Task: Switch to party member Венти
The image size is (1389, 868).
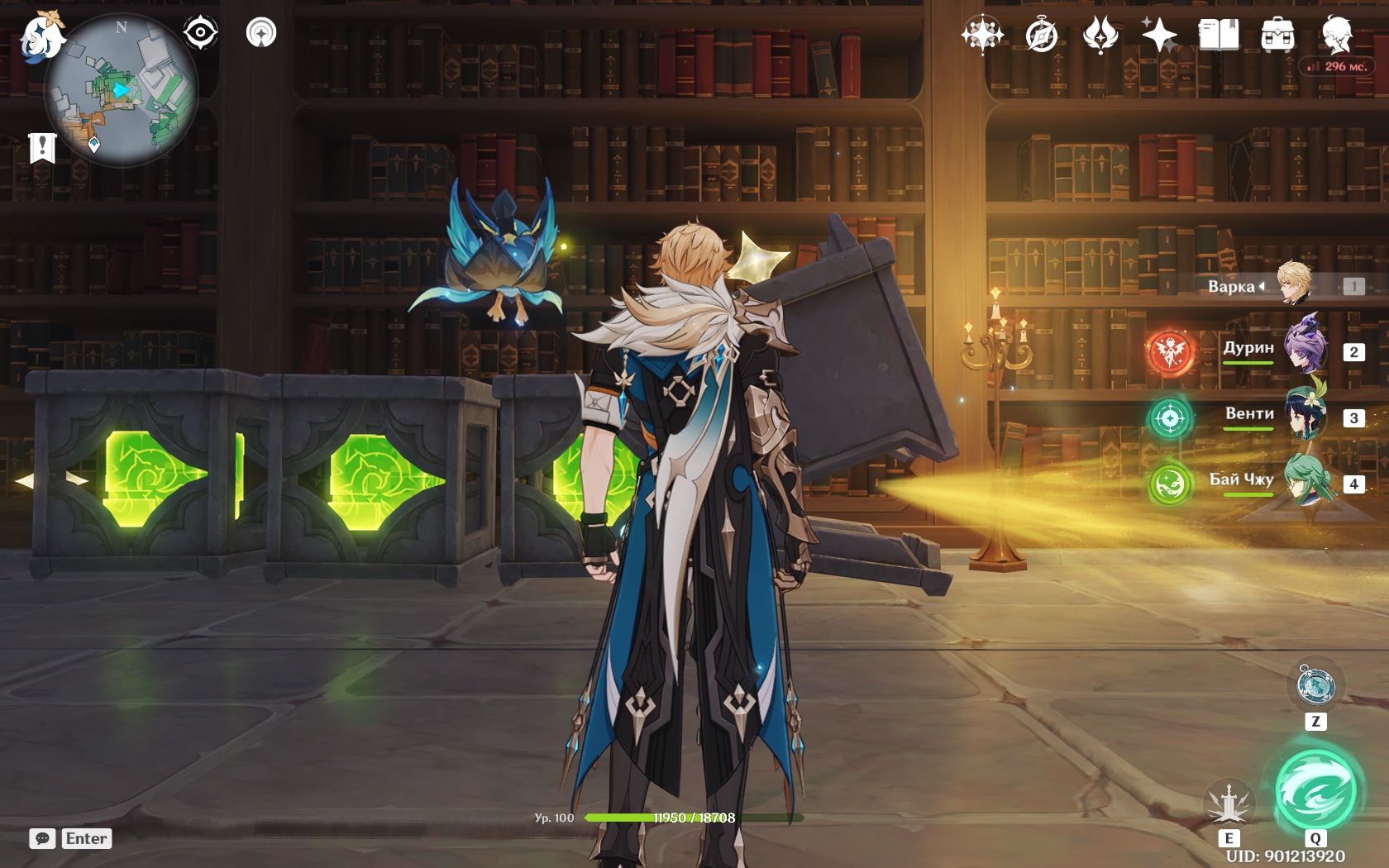Action: 1306,416
